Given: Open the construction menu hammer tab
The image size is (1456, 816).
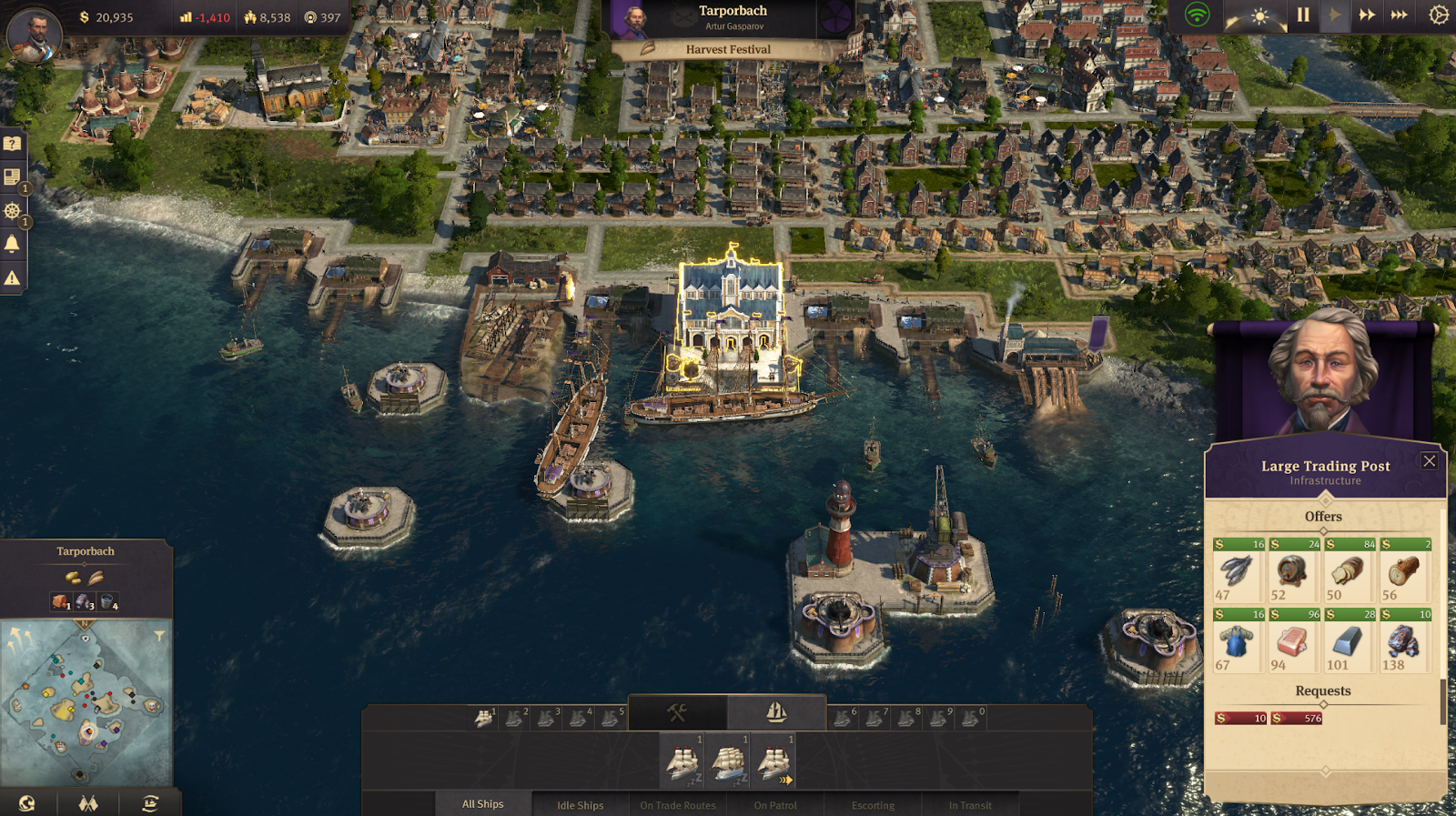Looking at the screenshot, I should point(677,712).
